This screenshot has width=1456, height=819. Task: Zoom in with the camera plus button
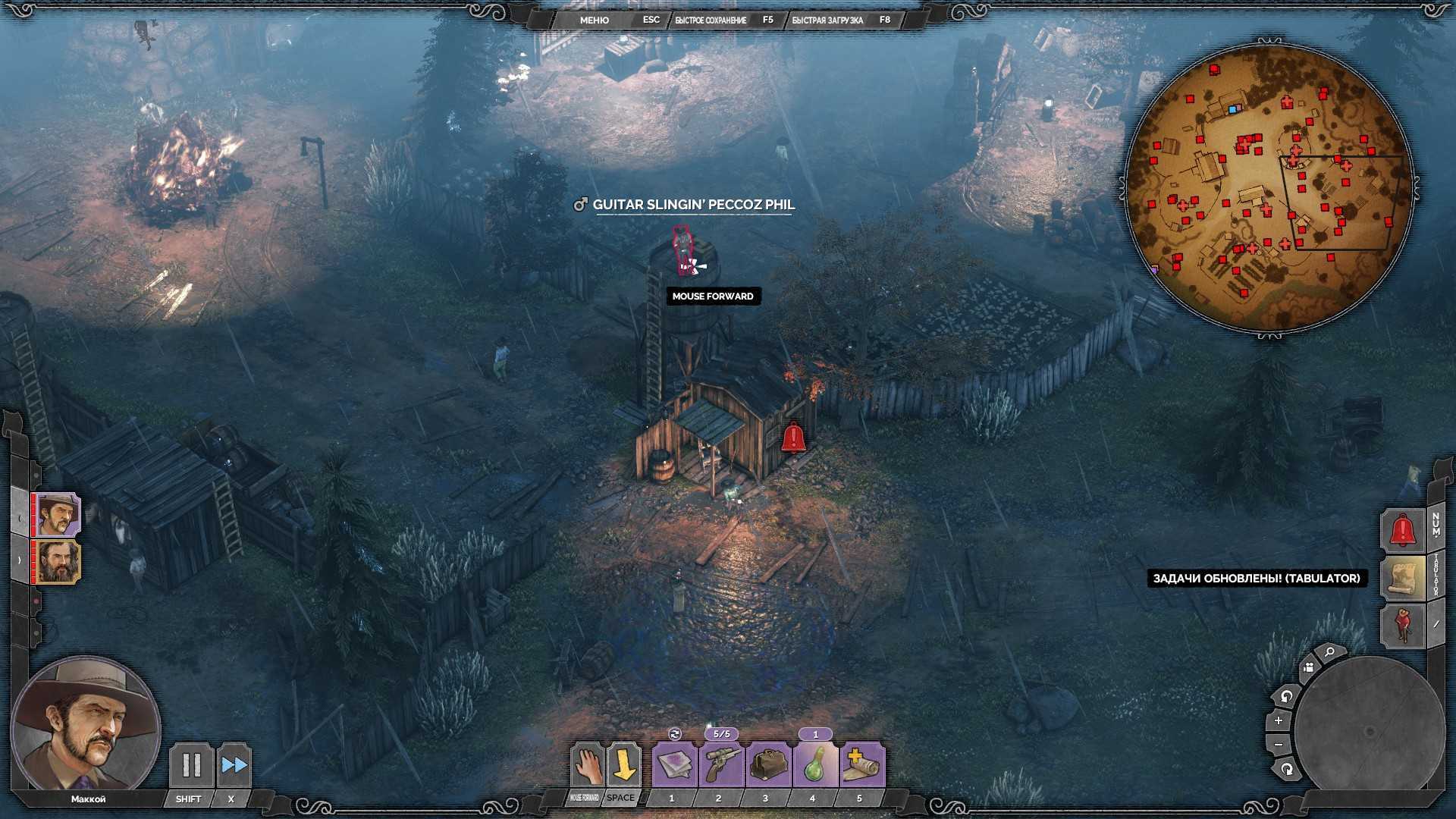tap(1279, 720)
